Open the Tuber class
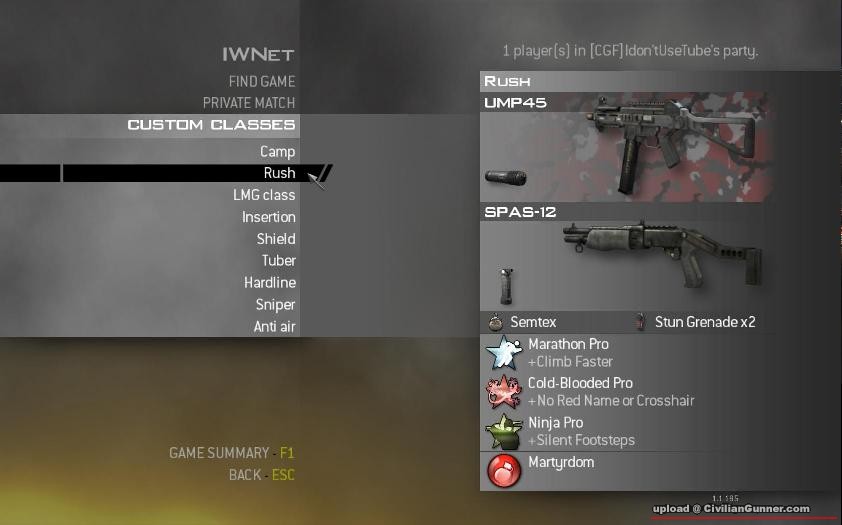 (278, 261)
